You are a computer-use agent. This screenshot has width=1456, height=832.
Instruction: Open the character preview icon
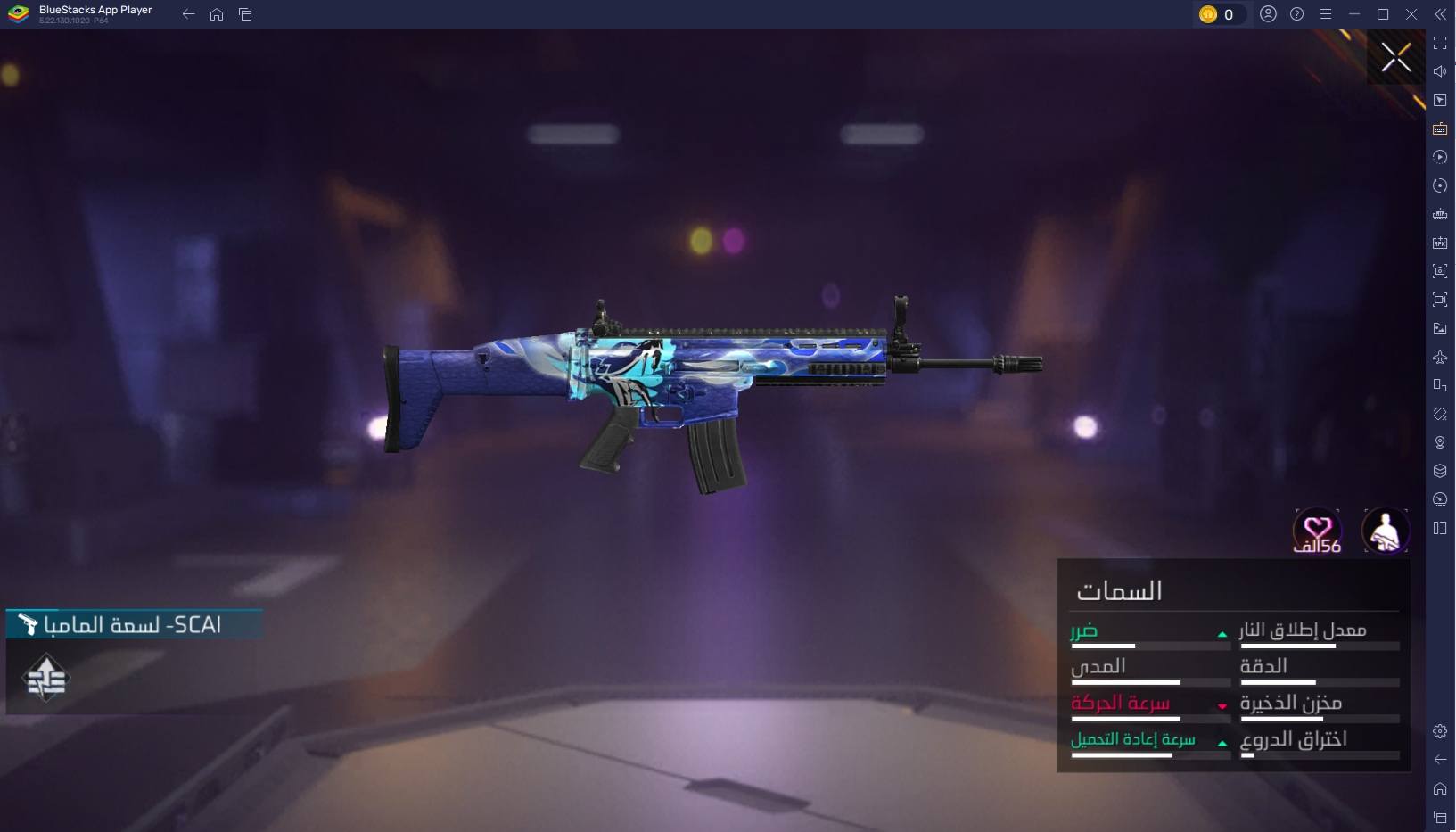pos(1385,531)
